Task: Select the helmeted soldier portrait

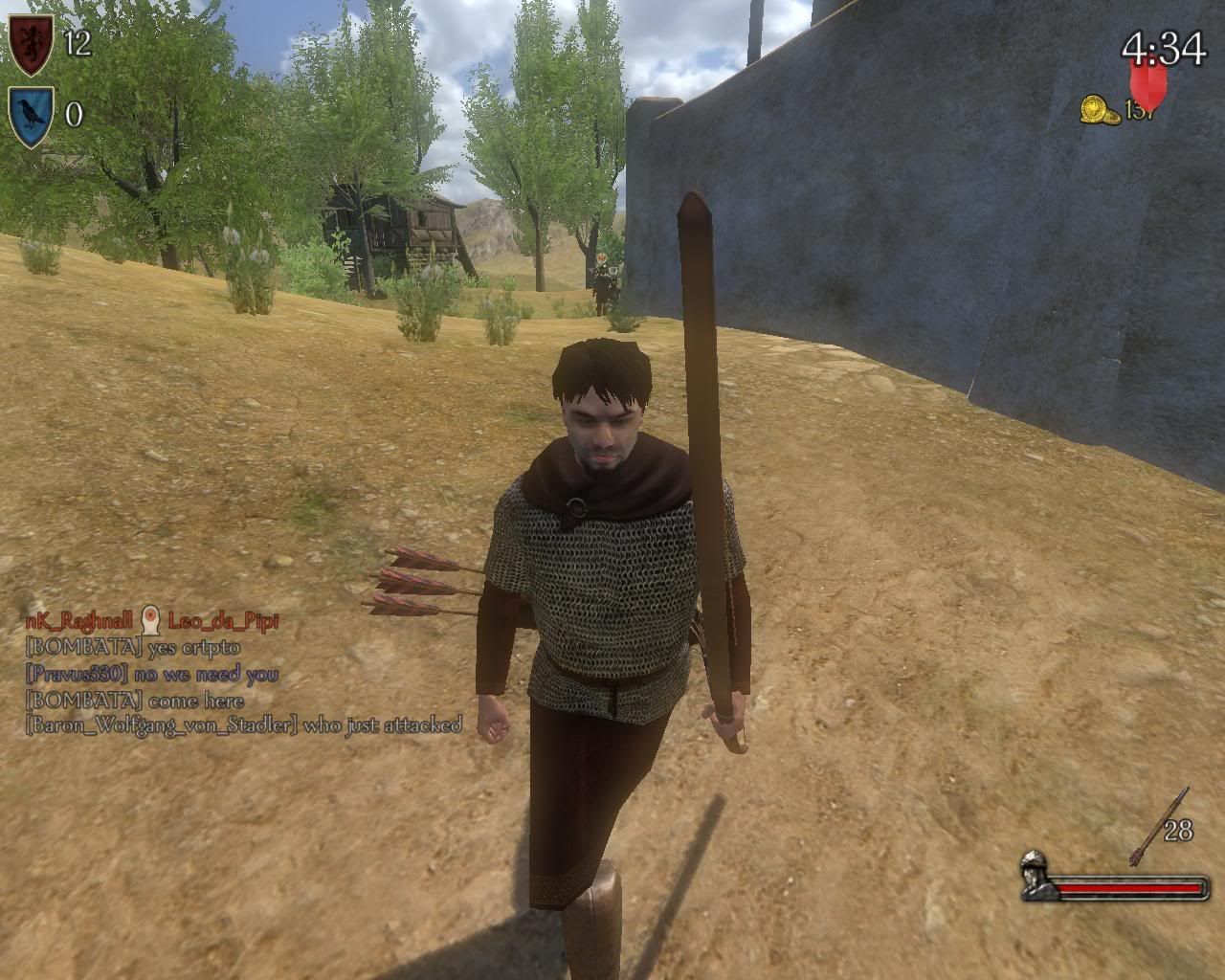Action: 1037,875
